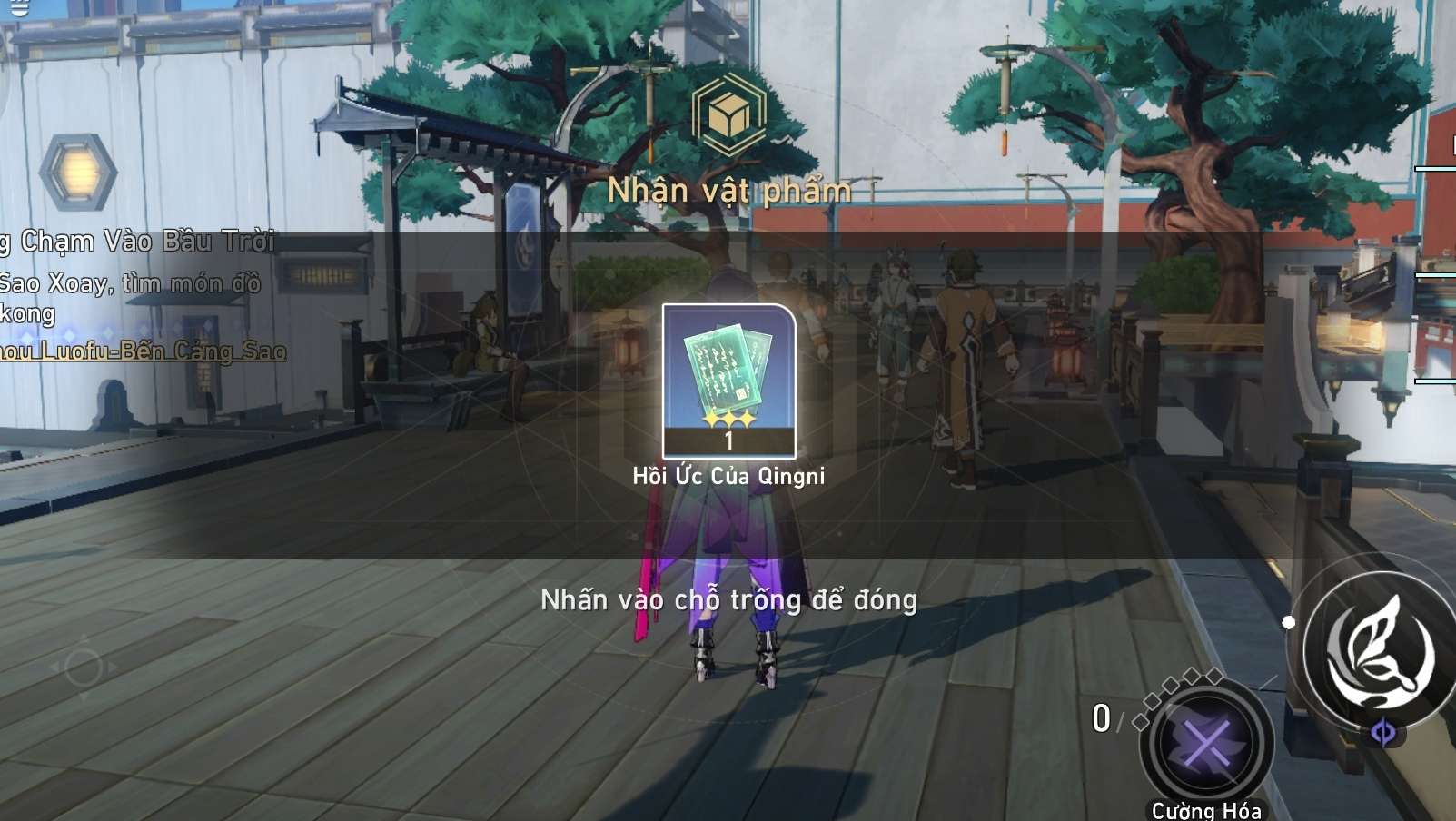The width and height of the screenshot is (1456, 821).
Task: Click 'Nhấn vào chỗ trống để đóng' to dismiss
Action: tap(728, 600)
